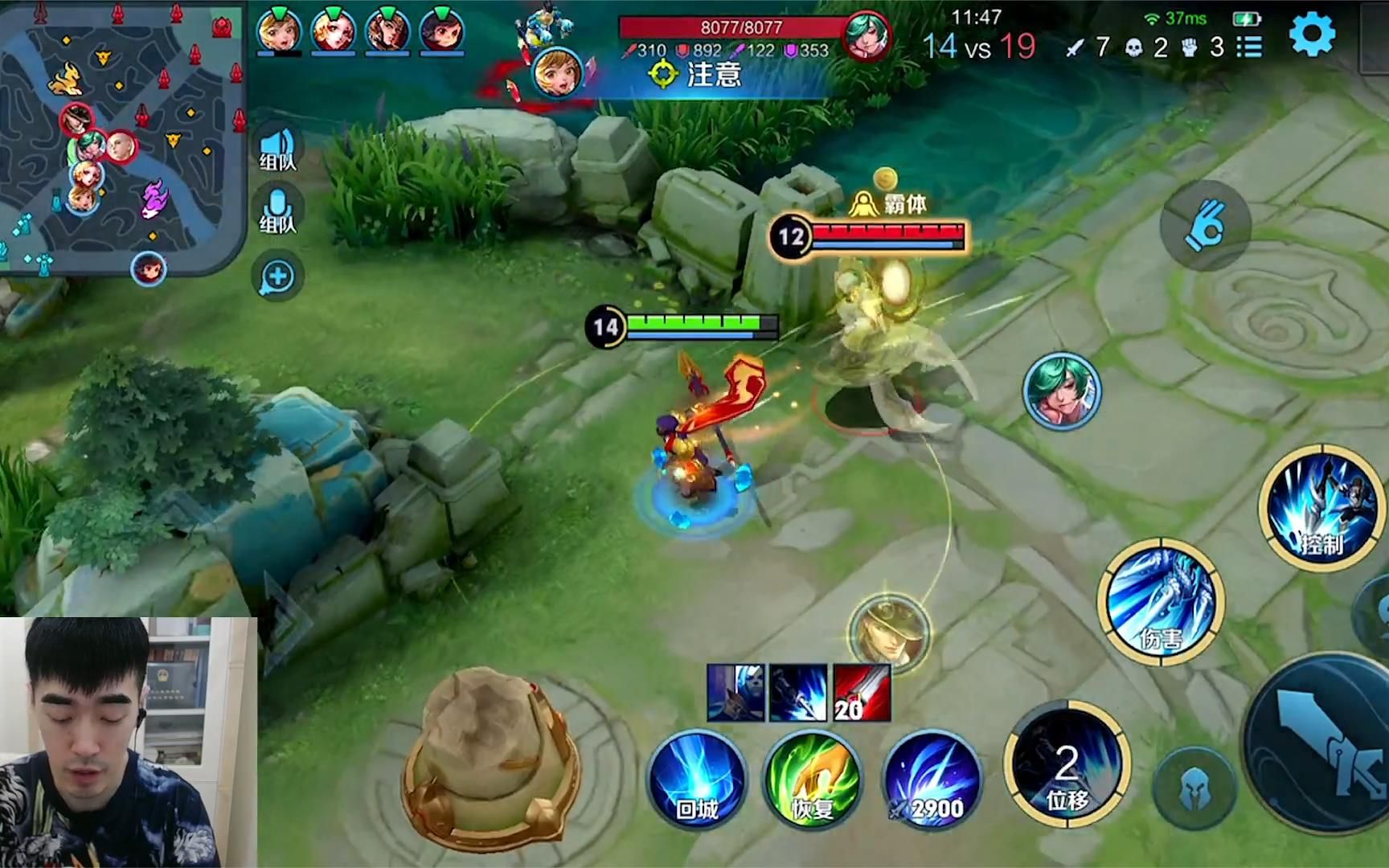1389x868 pixels.
Task: Toggle the microphone 组队 team mic
Action: click(278, 210)
